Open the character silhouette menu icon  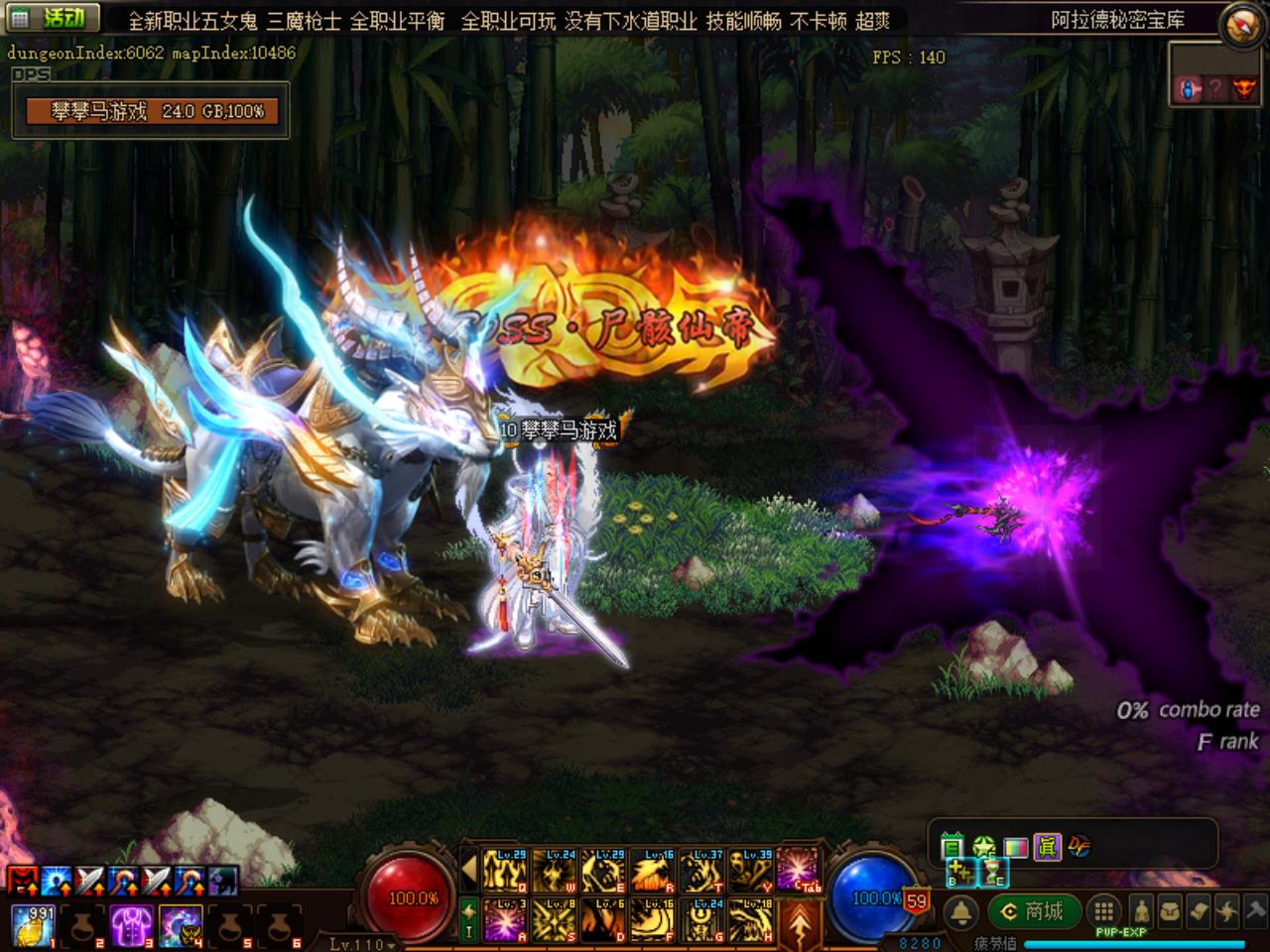(x=1142, y=911)
